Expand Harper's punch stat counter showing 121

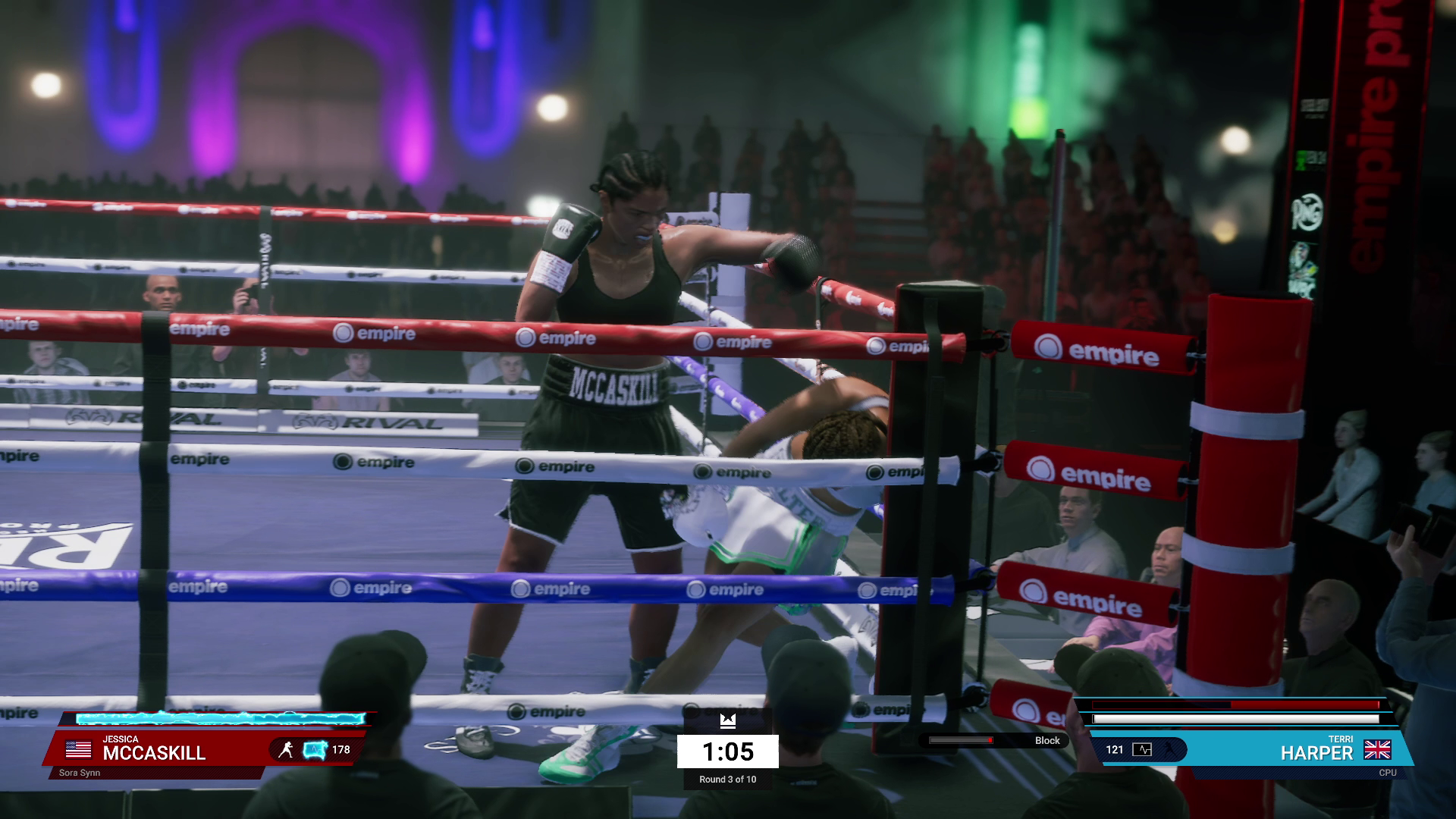[x=1114, y=750]
